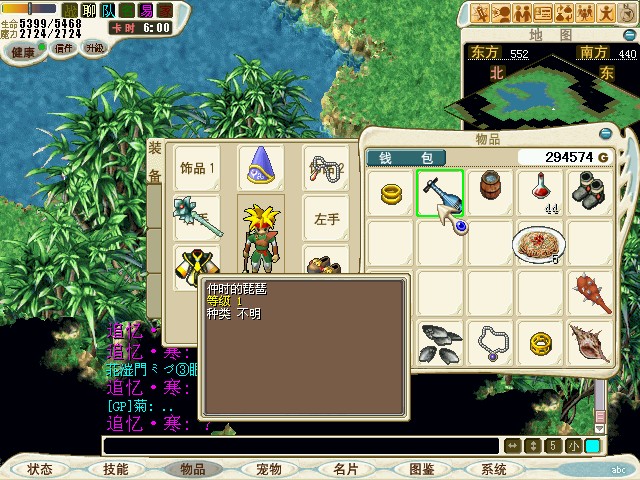Open the 名片 name card menu
Image resolution: width=640 pixels, height=480 pixels.
pyautogui.click(x=345, y=468)
